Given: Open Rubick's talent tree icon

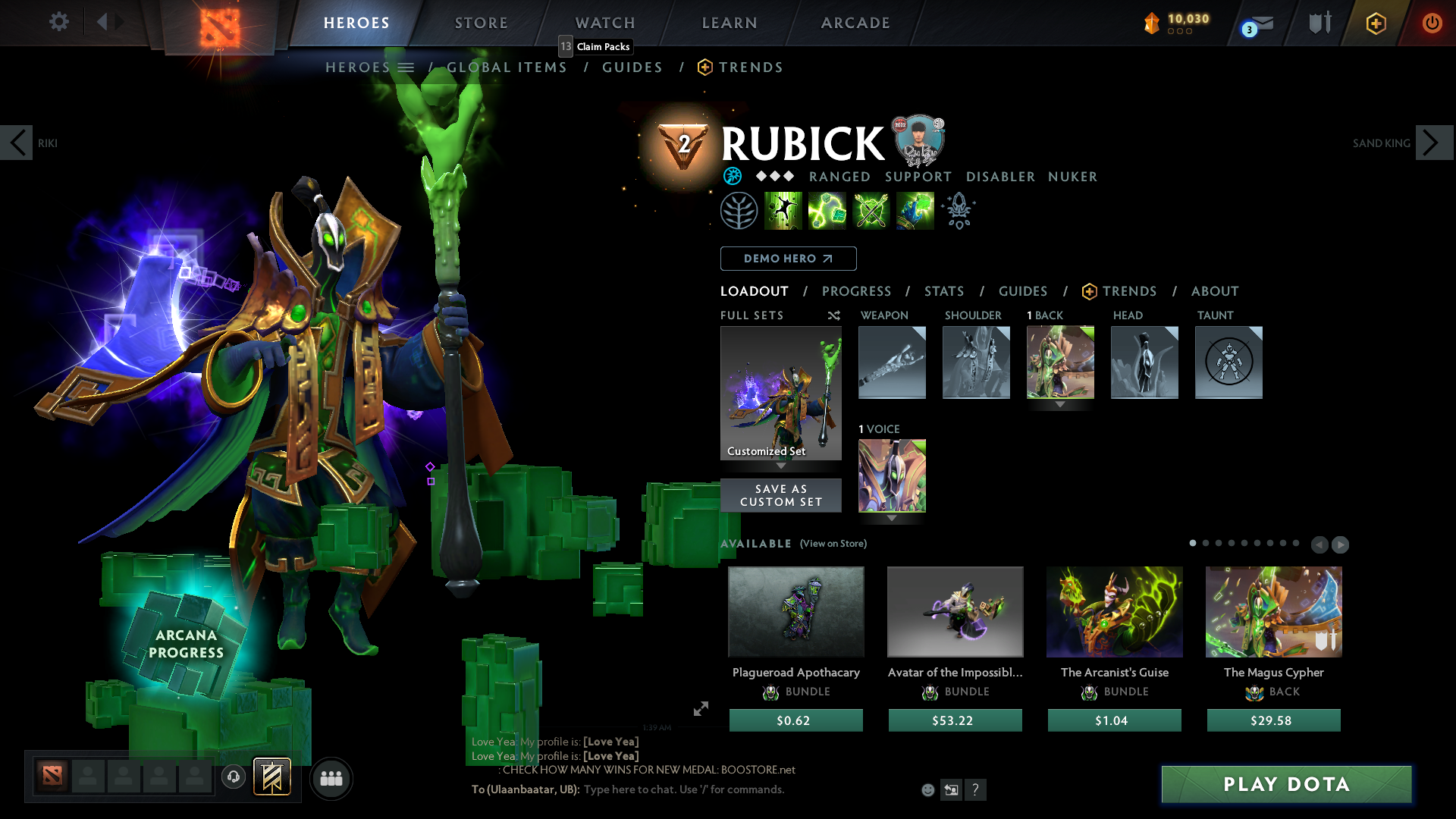Looking at the screenshot, I should [739, 210].
